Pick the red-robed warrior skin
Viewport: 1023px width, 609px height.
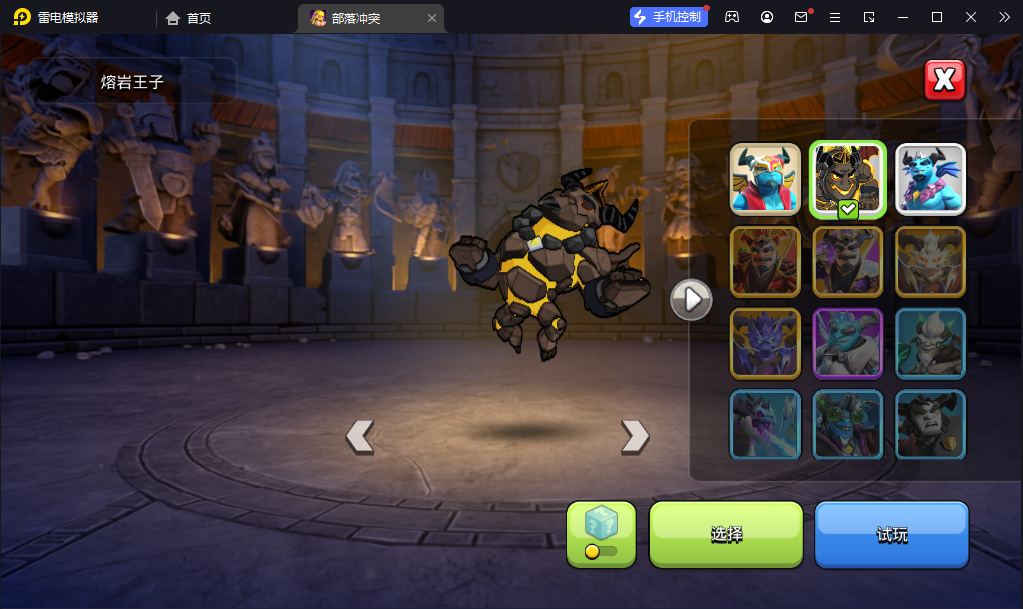pos(765,261)
